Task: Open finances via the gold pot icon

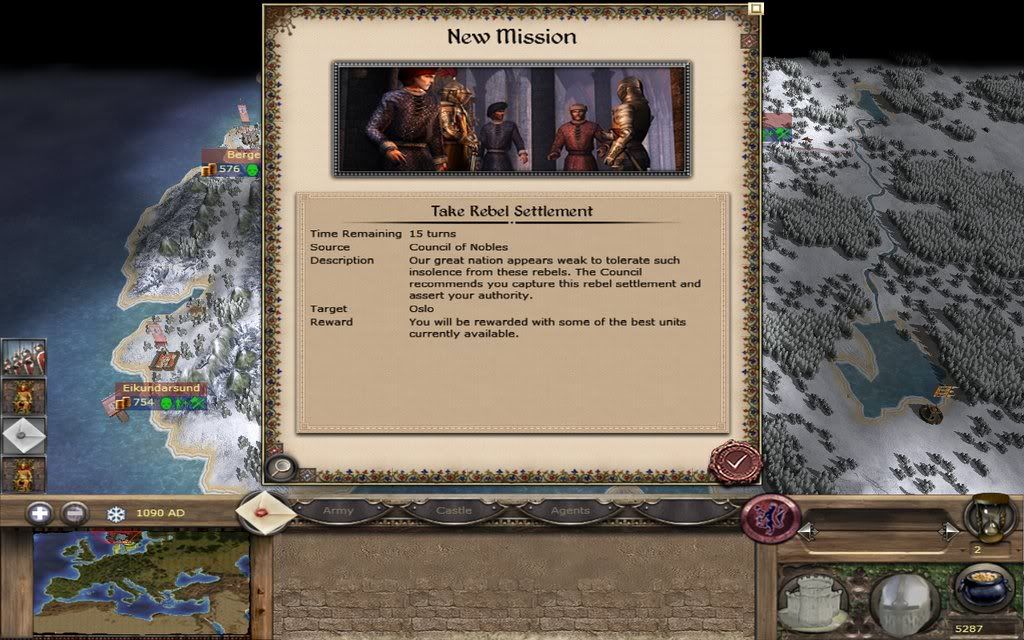Action: coord(983,588)
